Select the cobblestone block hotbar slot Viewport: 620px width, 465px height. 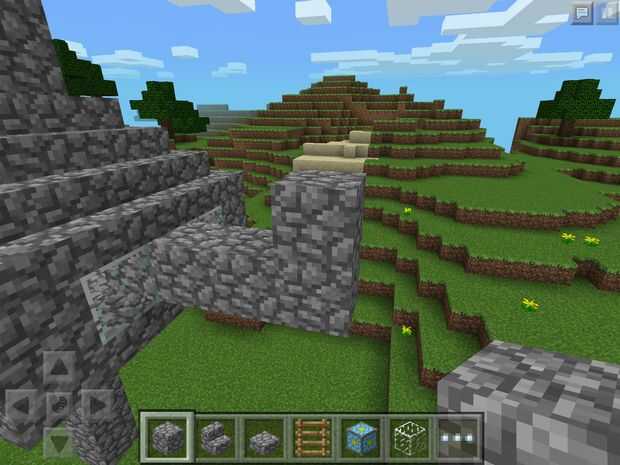166,437
